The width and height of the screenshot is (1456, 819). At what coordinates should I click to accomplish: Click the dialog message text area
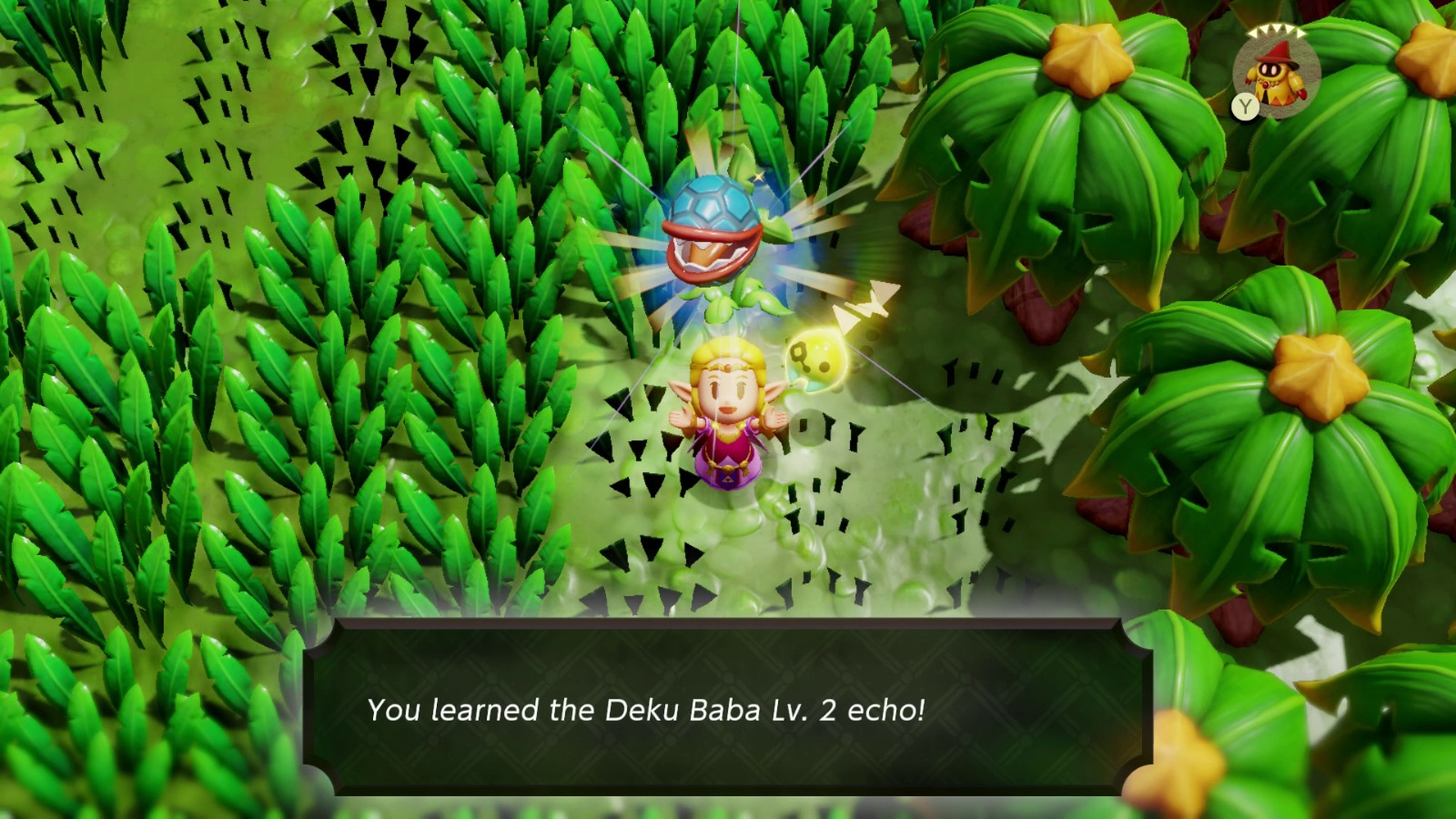click(646, 710)
